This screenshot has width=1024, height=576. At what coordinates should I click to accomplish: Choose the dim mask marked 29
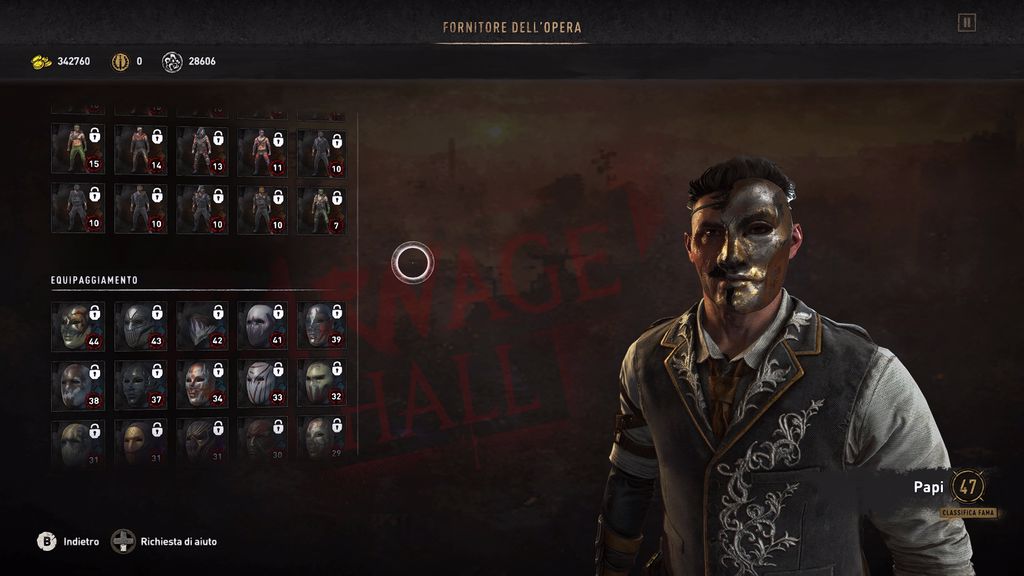pos(322,440)
